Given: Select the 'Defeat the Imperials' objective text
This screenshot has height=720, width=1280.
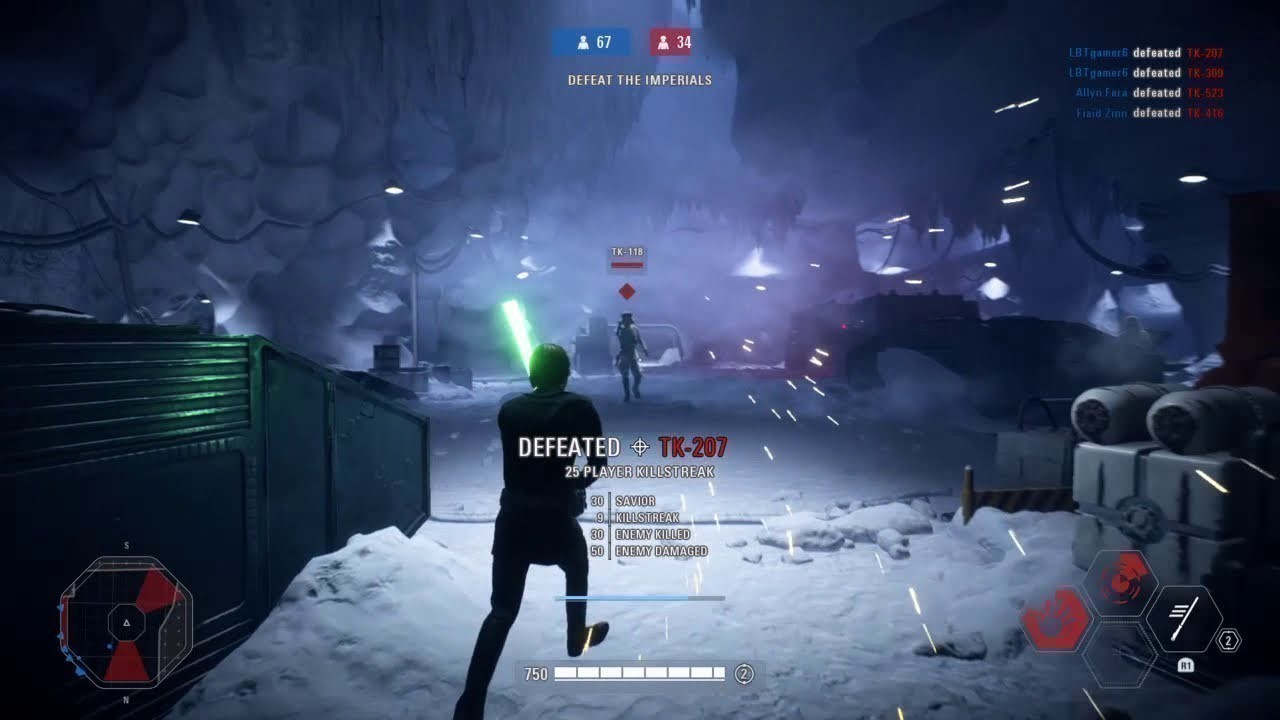Looking at the screenshot, I should [639, 80].
